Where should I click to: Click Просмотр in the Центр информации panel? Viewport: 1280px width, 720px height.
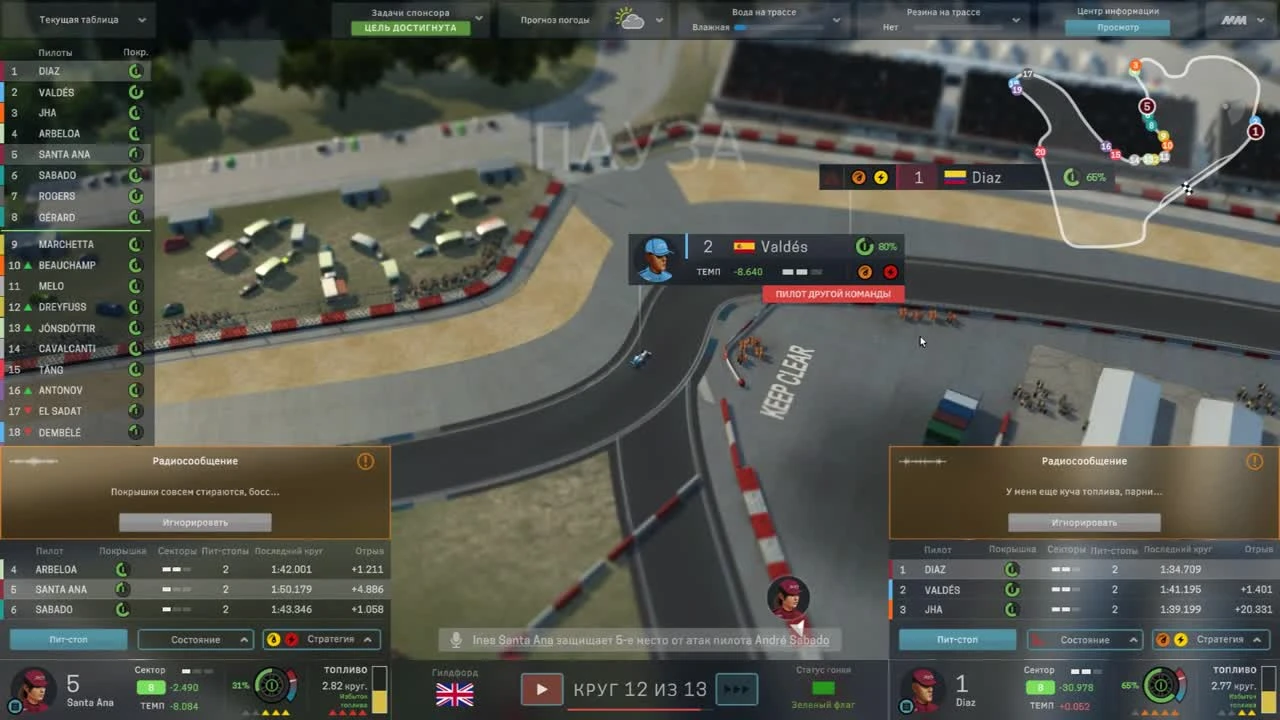pos(1117,27)
